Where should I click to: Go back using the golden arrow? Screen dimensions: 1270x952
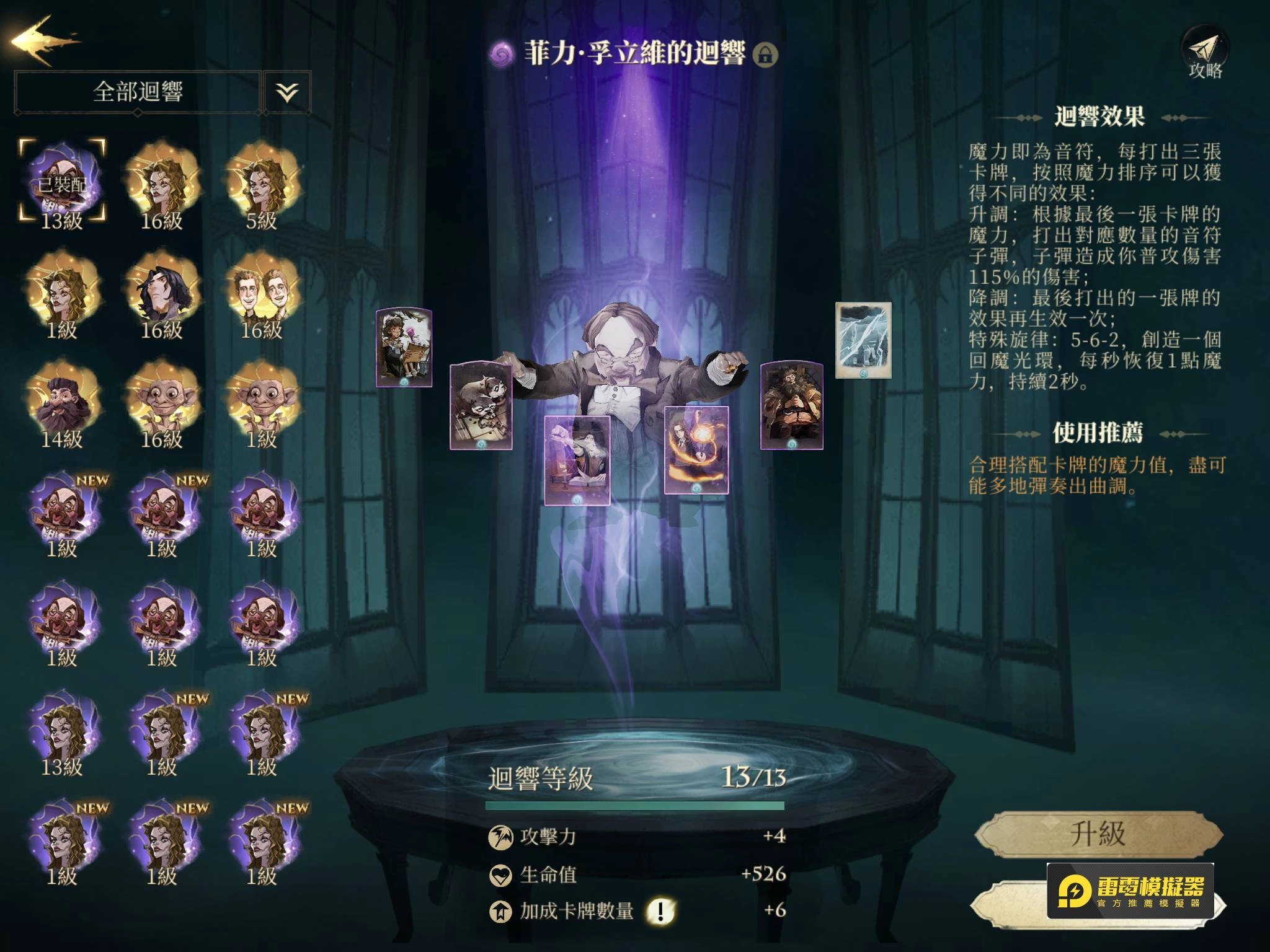[x=45, y=41]
